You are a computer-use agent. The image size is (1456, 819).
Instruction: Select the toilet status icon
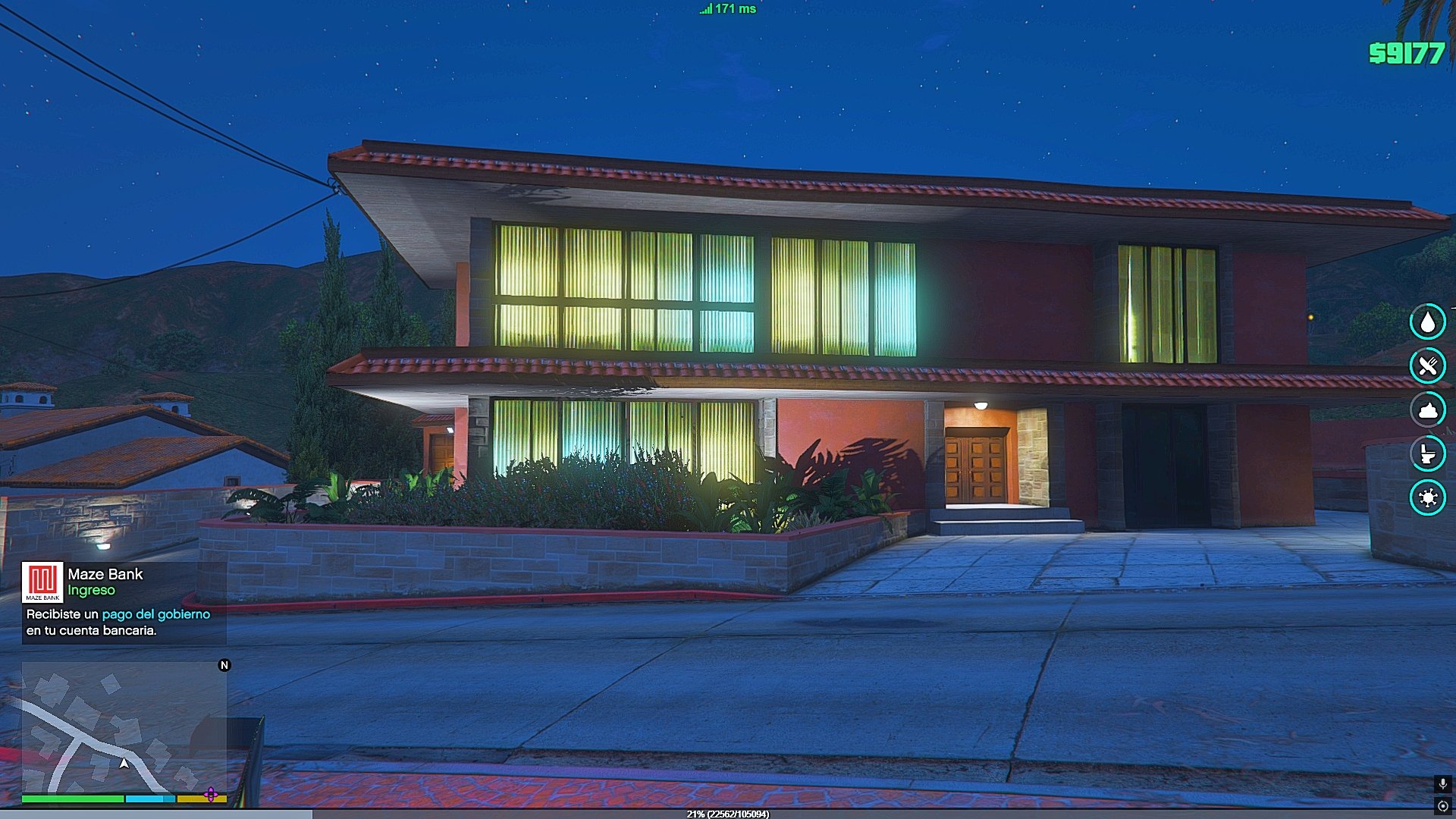[x=1427, y=453]
